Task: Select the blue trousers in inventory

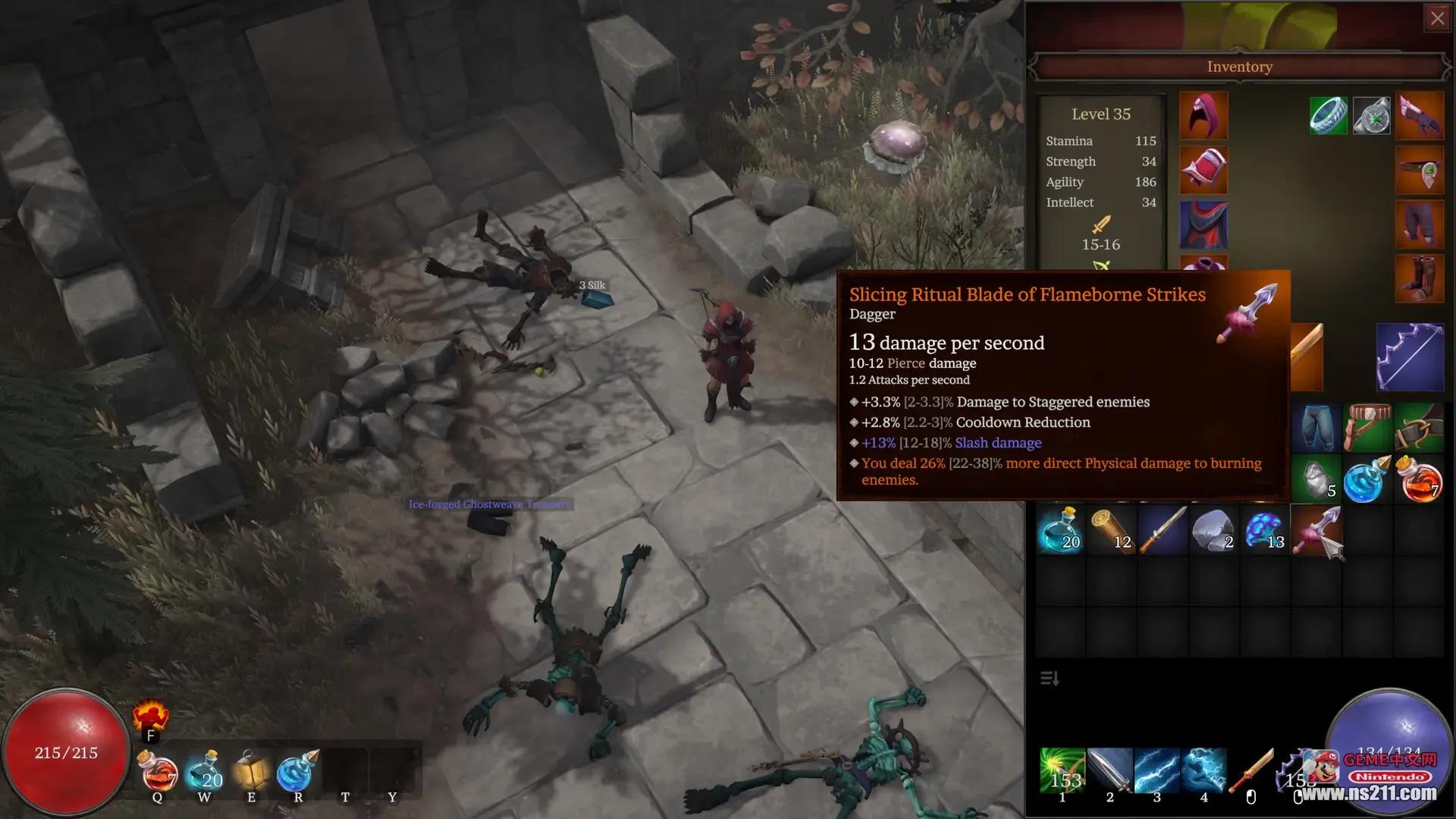Action: coord(1316,428)
